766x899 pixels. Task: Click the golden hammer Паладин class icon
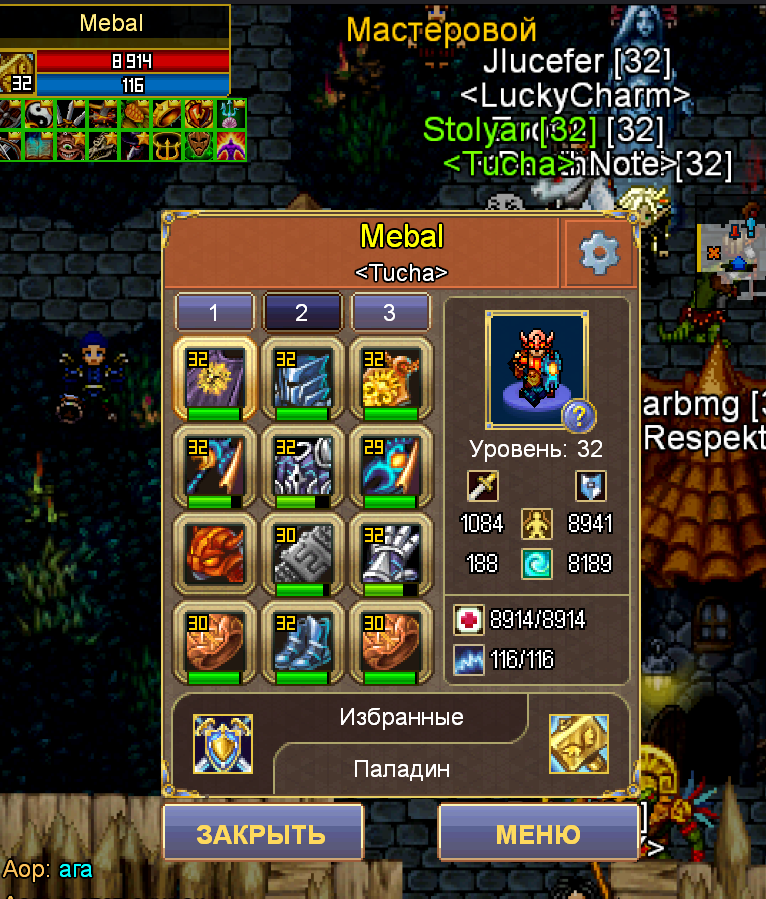click(578, 743)
